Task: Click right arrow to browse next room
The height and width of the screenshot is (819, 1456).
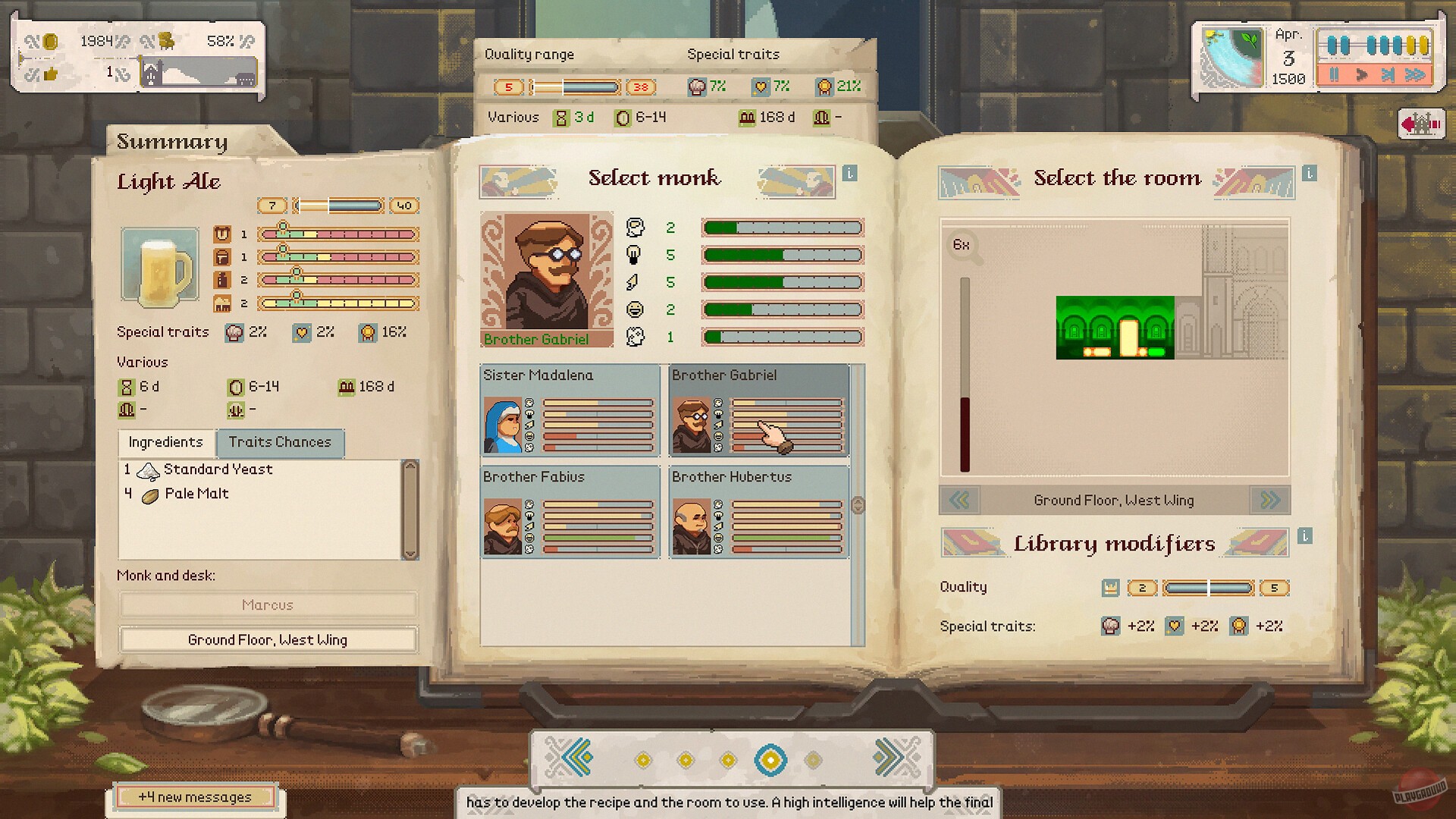Action: 1269,500
